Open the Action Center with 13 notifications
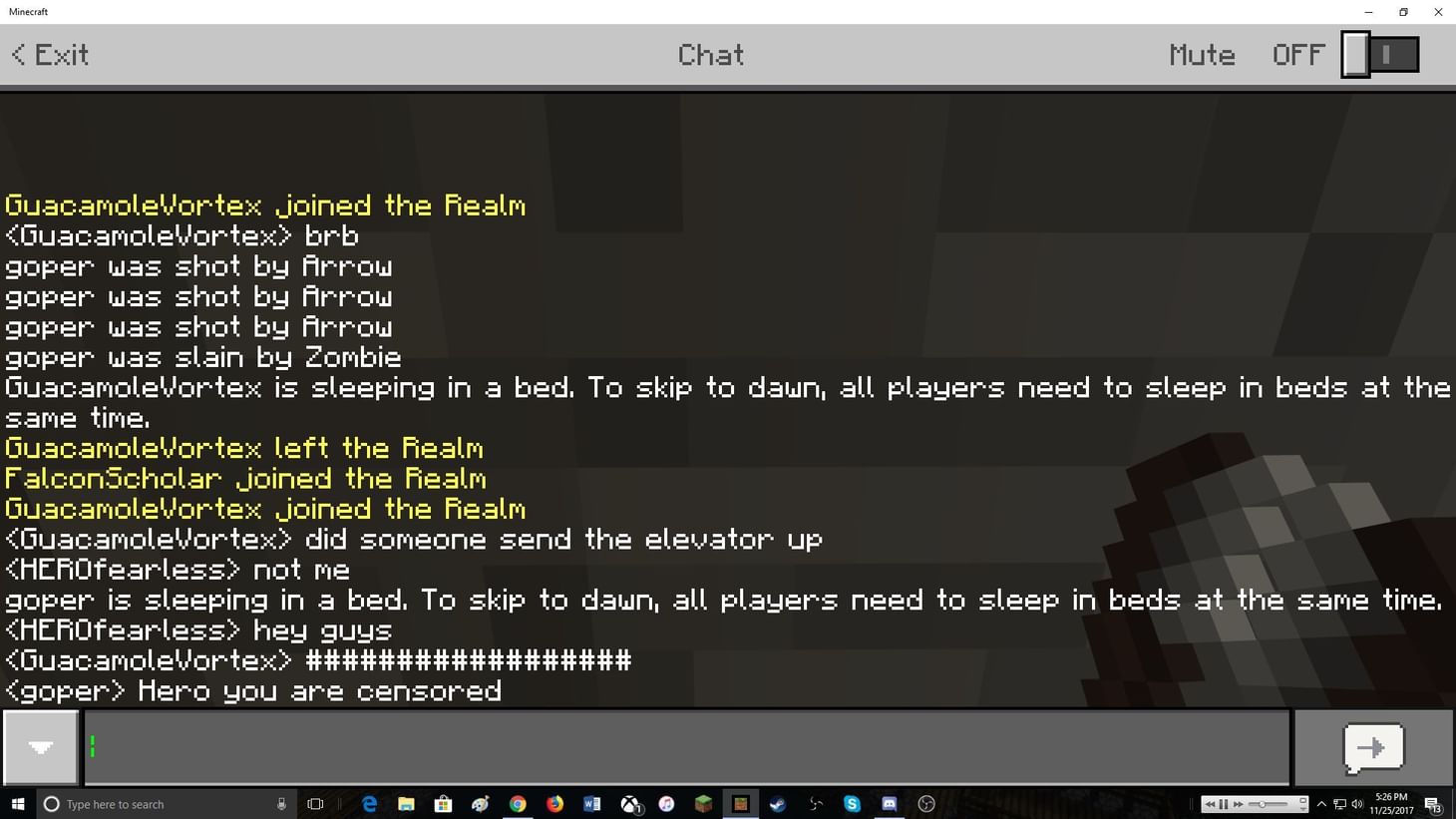The height and width of the screenshot is (819, 1456). (x=1433, y=804)
